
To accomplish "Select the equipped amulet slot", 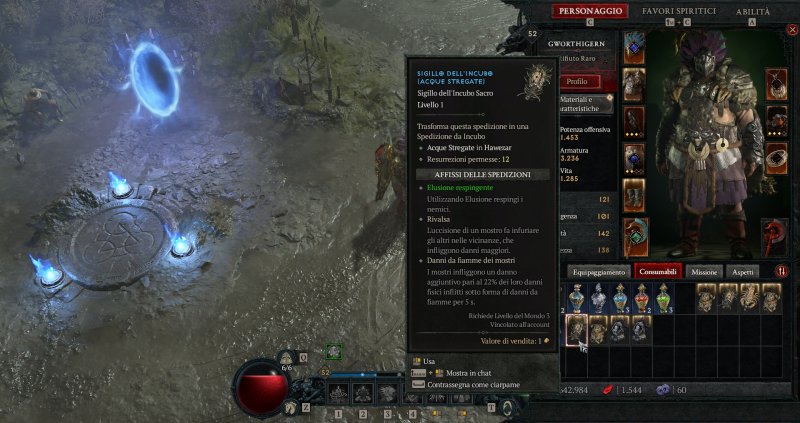I will click(x=776, y=84).
